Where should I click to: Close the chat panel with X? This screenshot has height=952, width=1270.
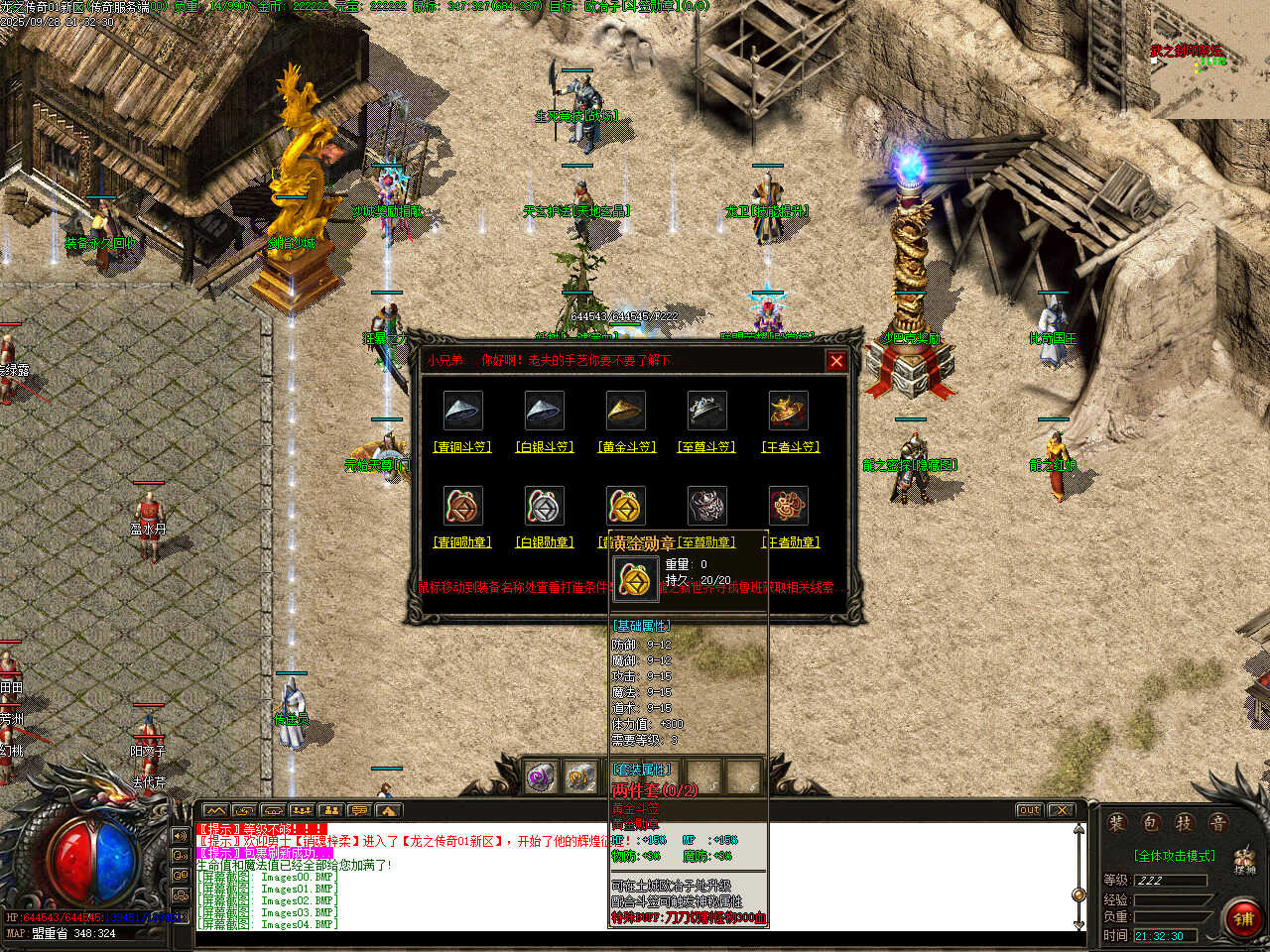1062,810
